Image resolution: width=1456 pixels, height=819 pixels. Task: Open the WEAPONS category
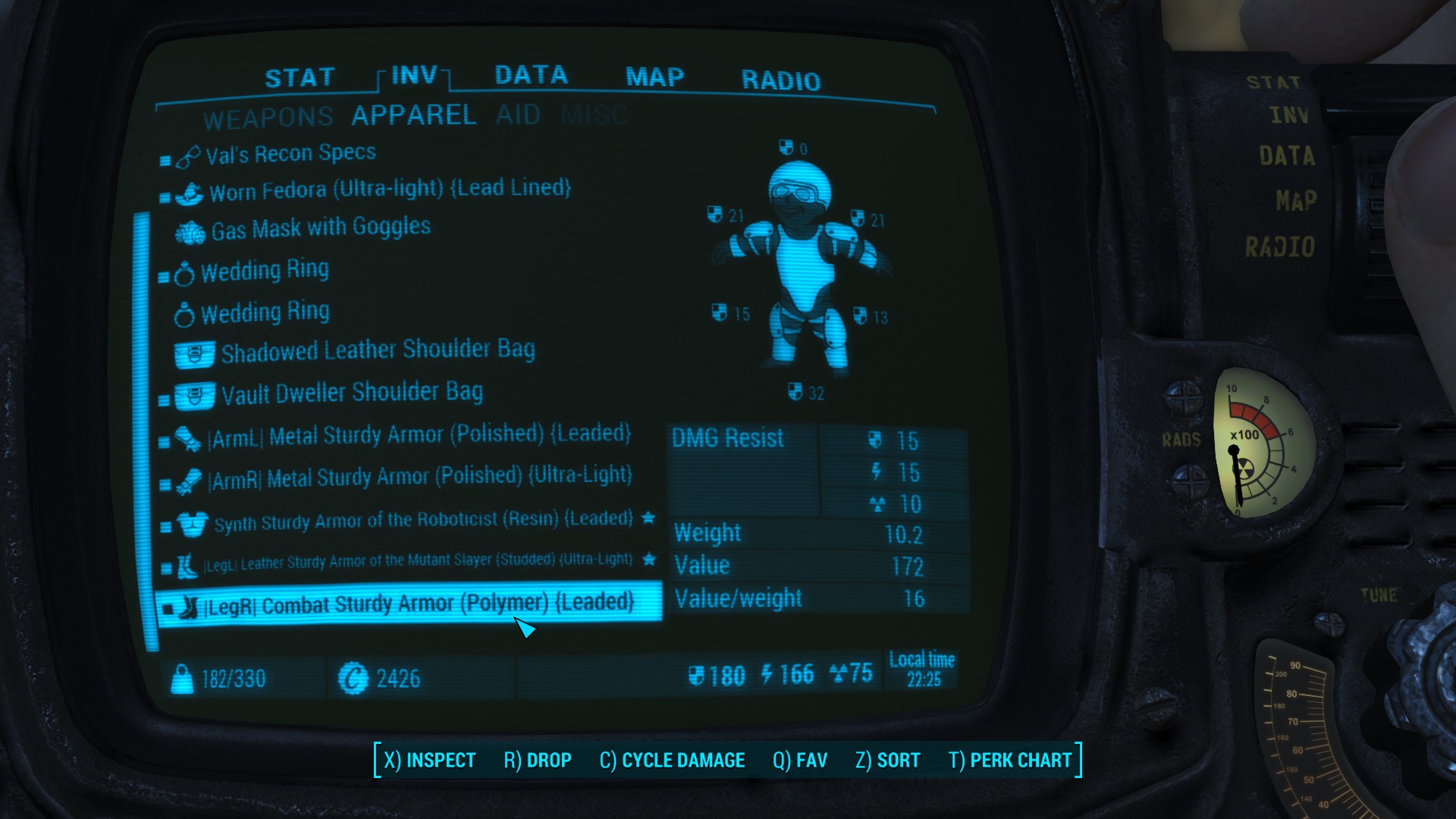267,116
